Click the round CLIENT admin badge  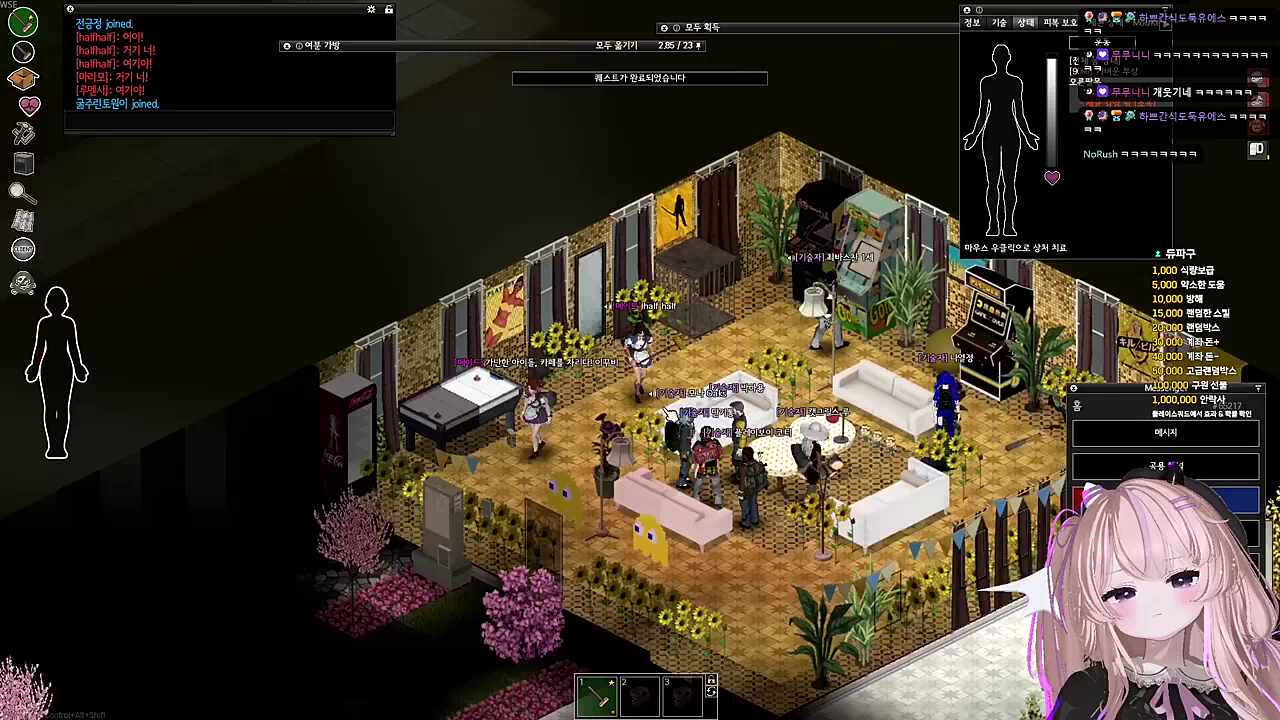23,250
